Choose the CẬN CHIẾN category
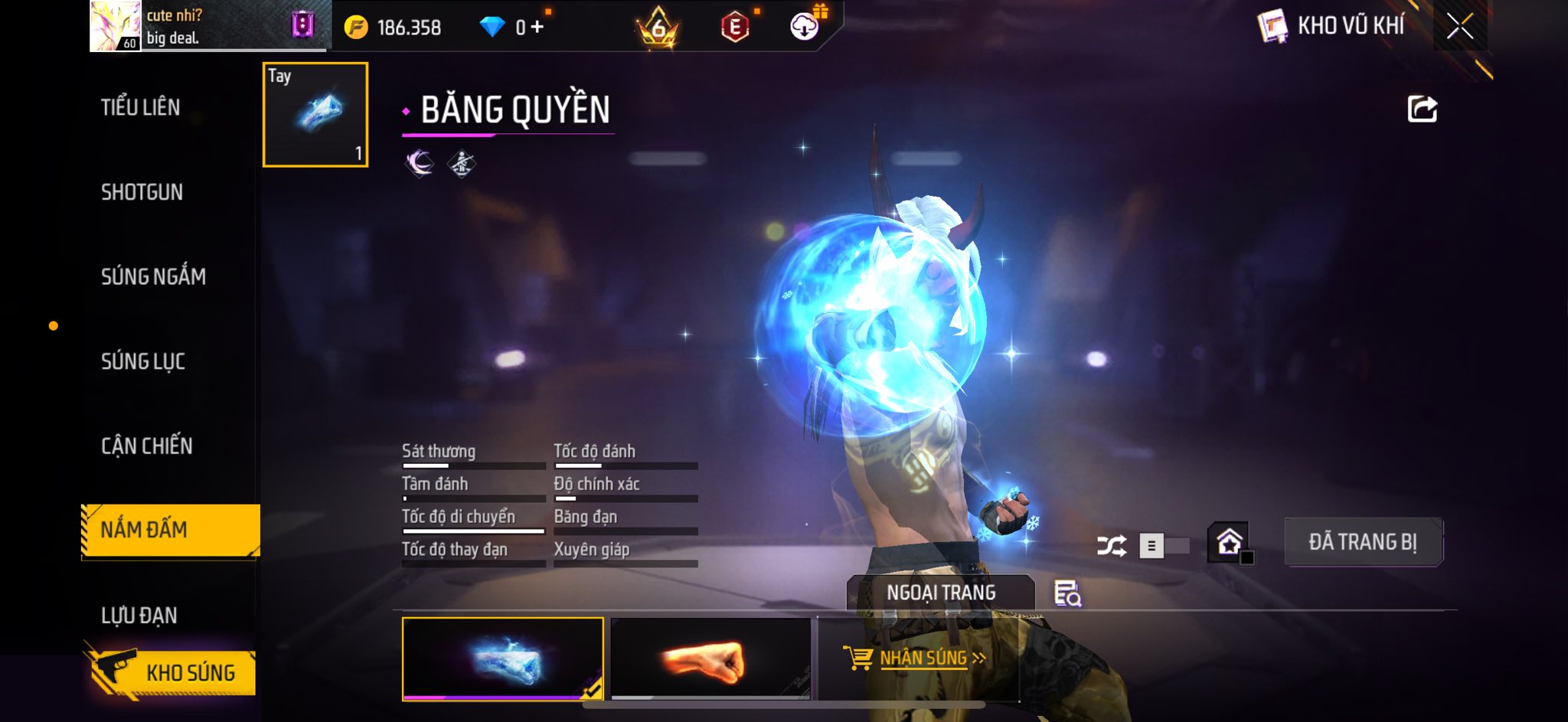 click(147, 446)
